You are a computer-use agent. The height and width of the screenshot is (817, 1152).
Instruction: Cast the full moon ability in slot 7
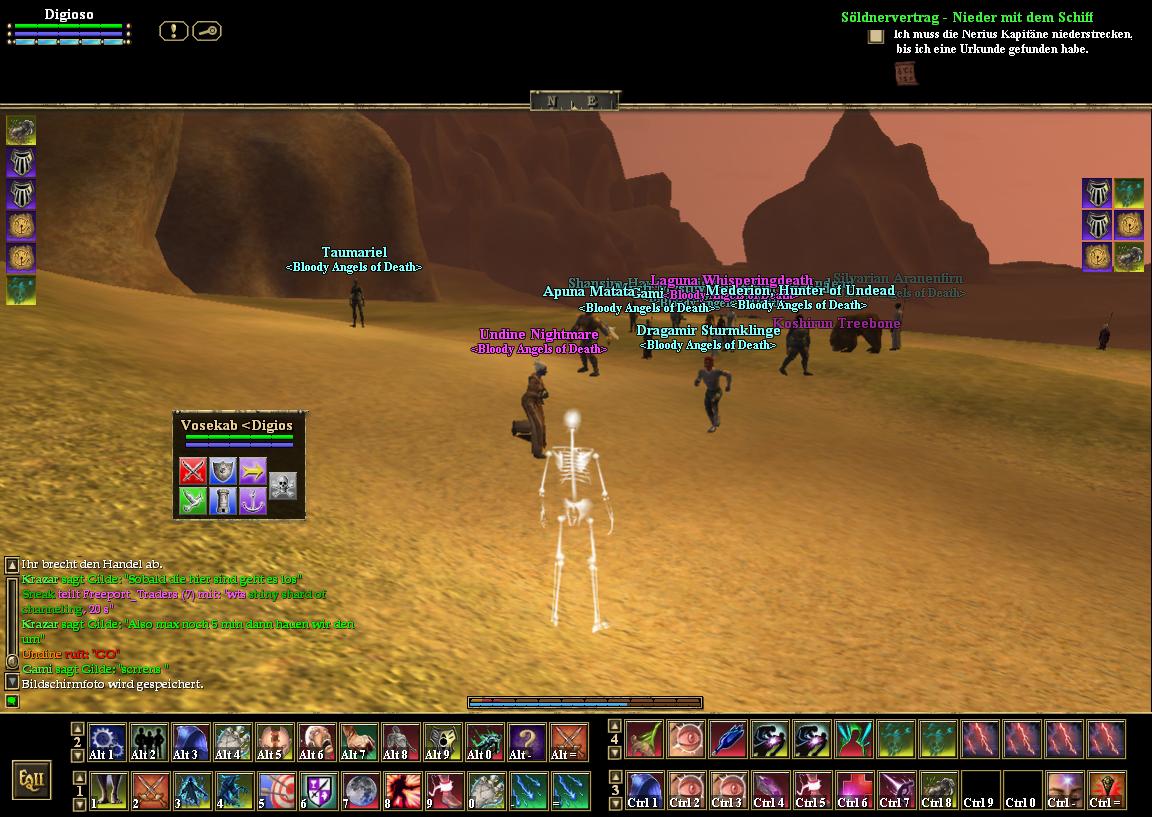pos(358,790)
